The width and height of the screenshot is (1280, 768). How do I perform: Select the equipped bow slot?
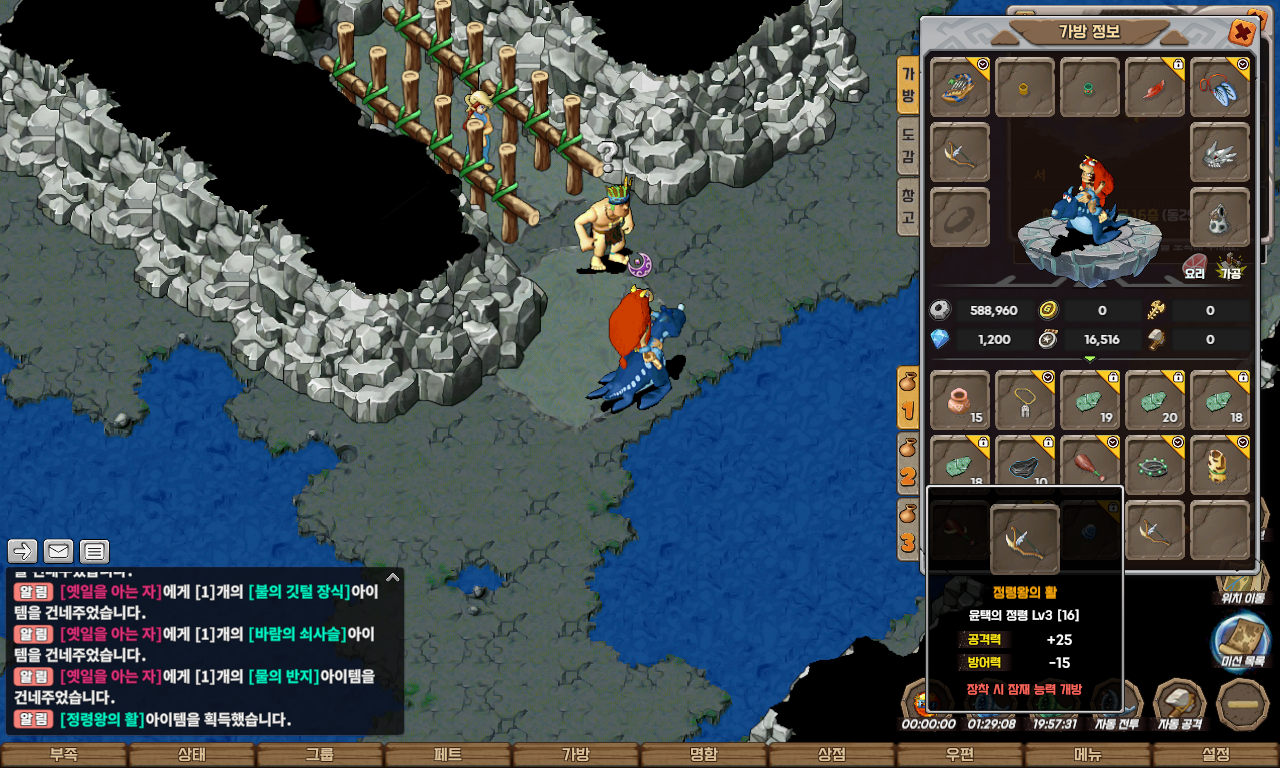point(960,152)
